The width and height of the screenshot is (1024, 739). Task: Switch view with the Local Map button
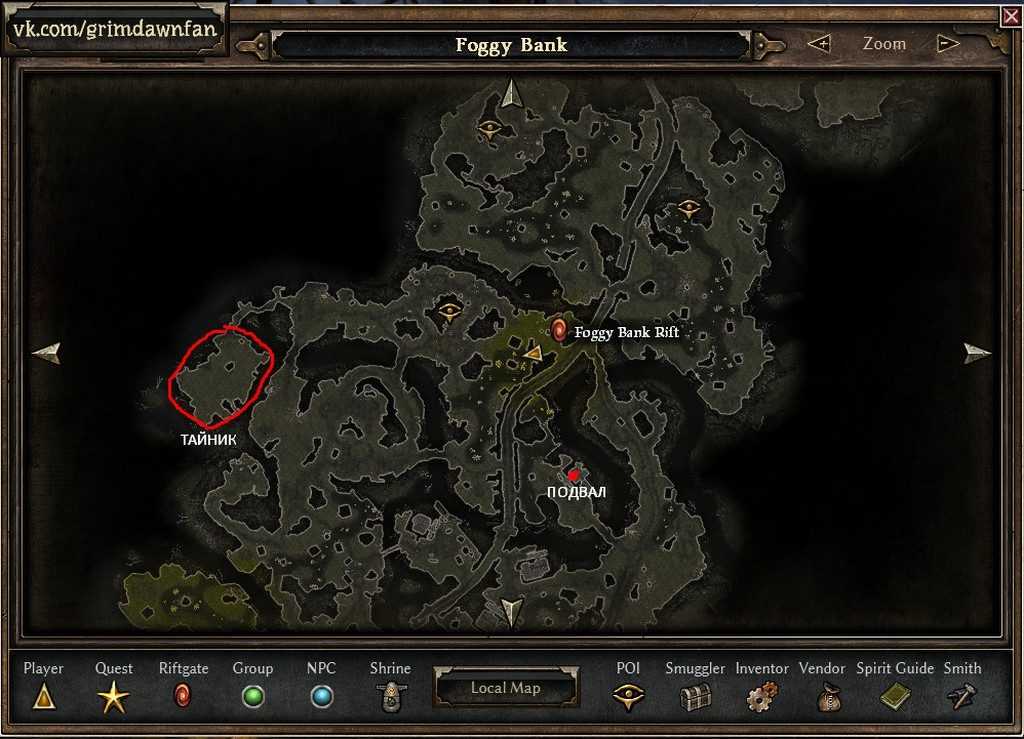[x=505, y=688]
